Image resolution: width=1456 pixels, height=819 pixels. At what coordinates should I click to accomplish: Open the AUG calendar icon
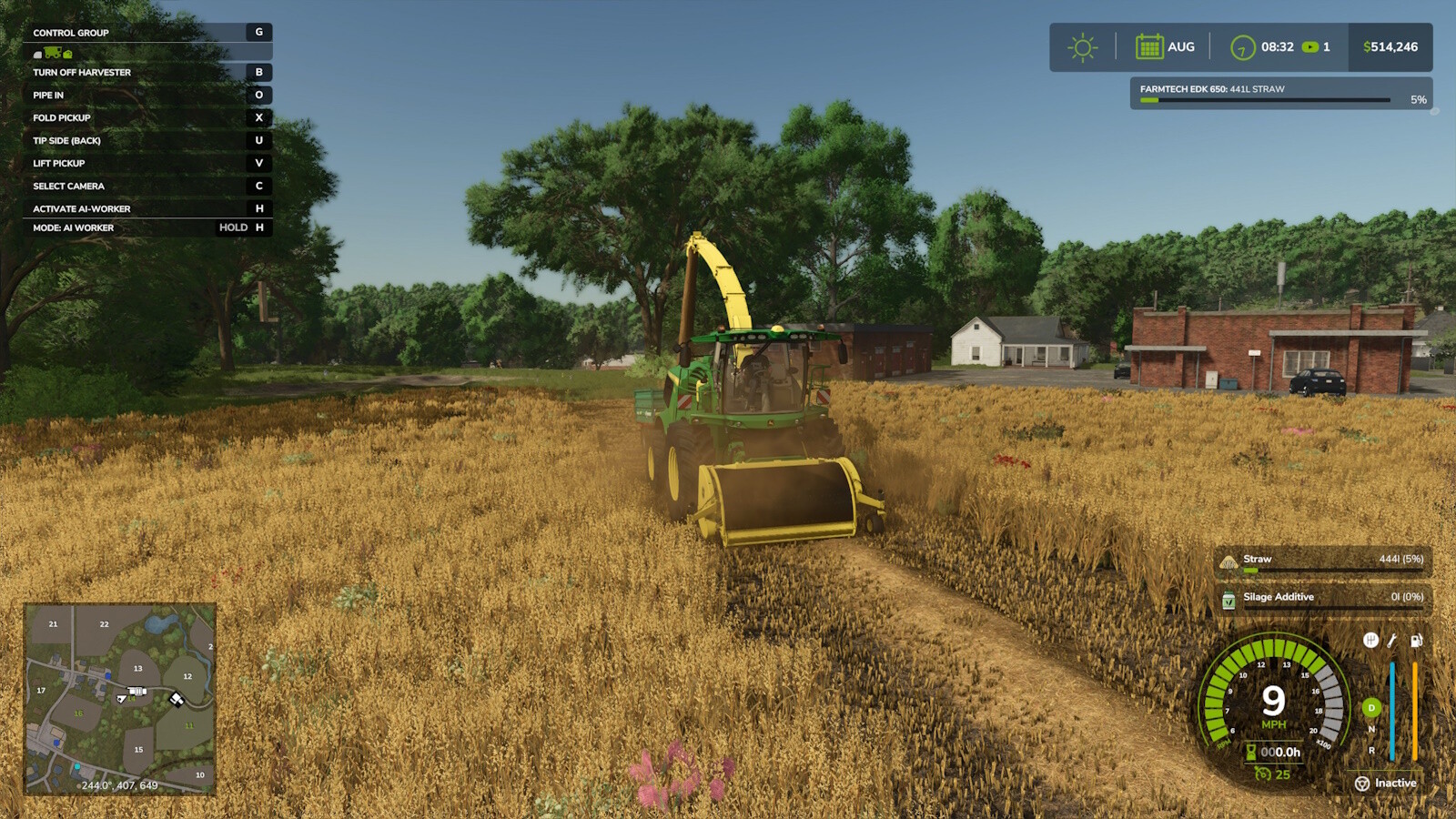click(1150, 45)
